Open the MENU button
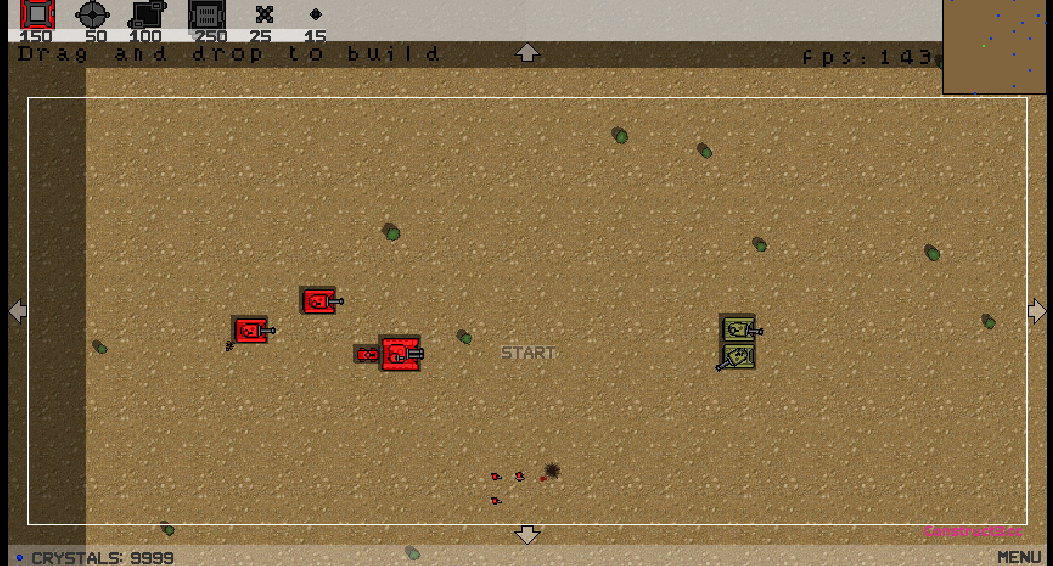The width and height of the screenshot is (1053, 566). coord(1019,557)
